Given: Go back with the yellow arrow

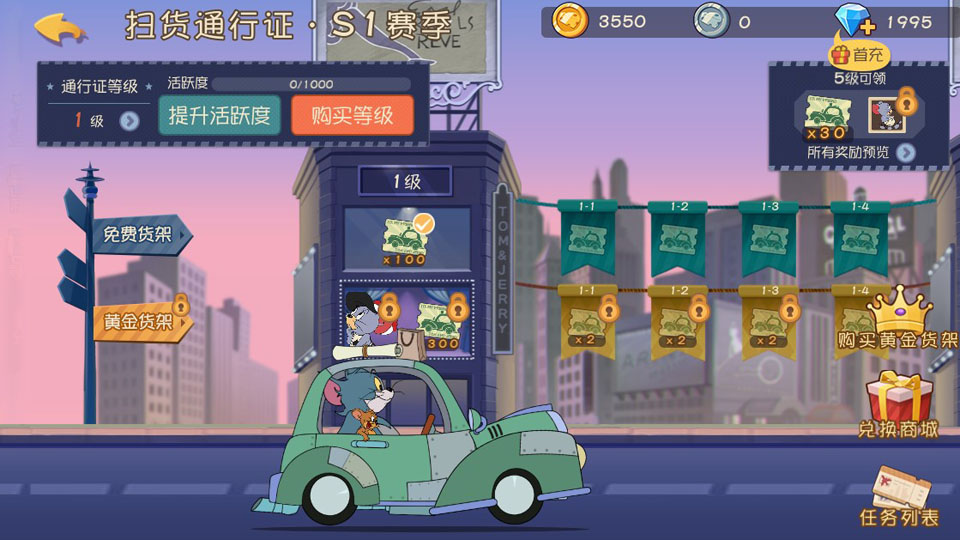Looking at the screenshot, I should [x=60, y=27].
